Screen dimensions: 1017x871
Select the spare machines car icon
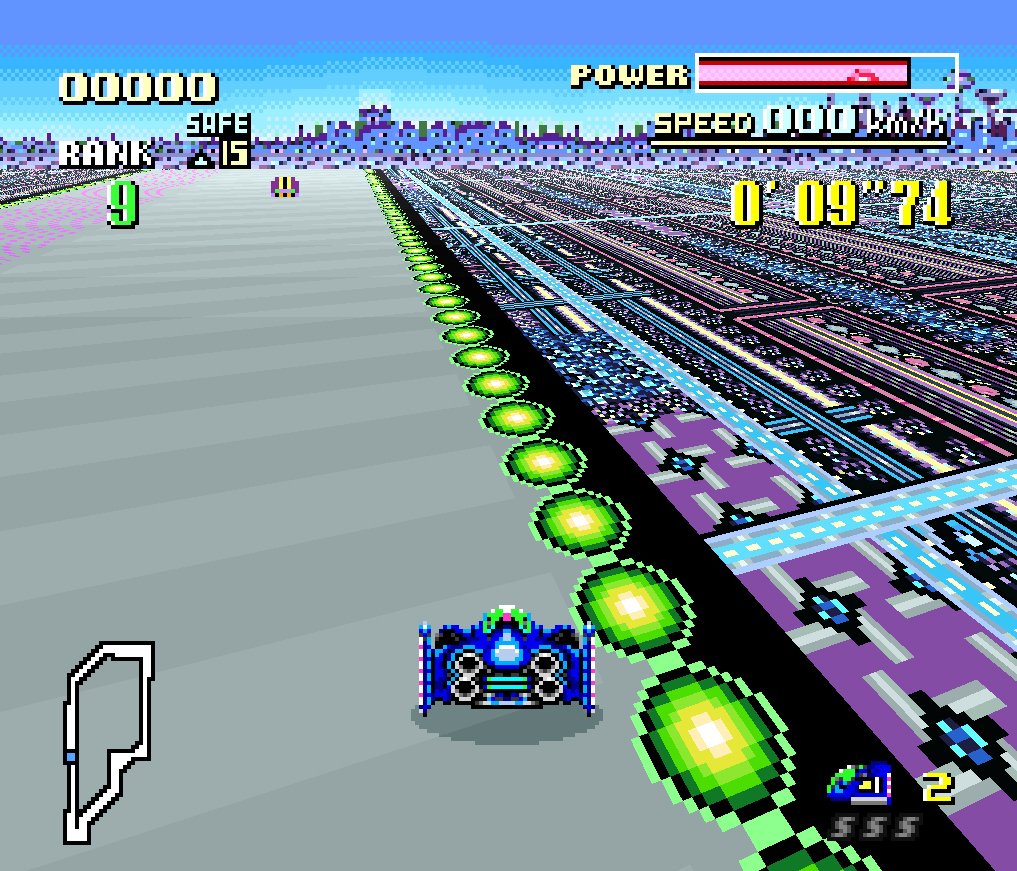click(859, 784)
